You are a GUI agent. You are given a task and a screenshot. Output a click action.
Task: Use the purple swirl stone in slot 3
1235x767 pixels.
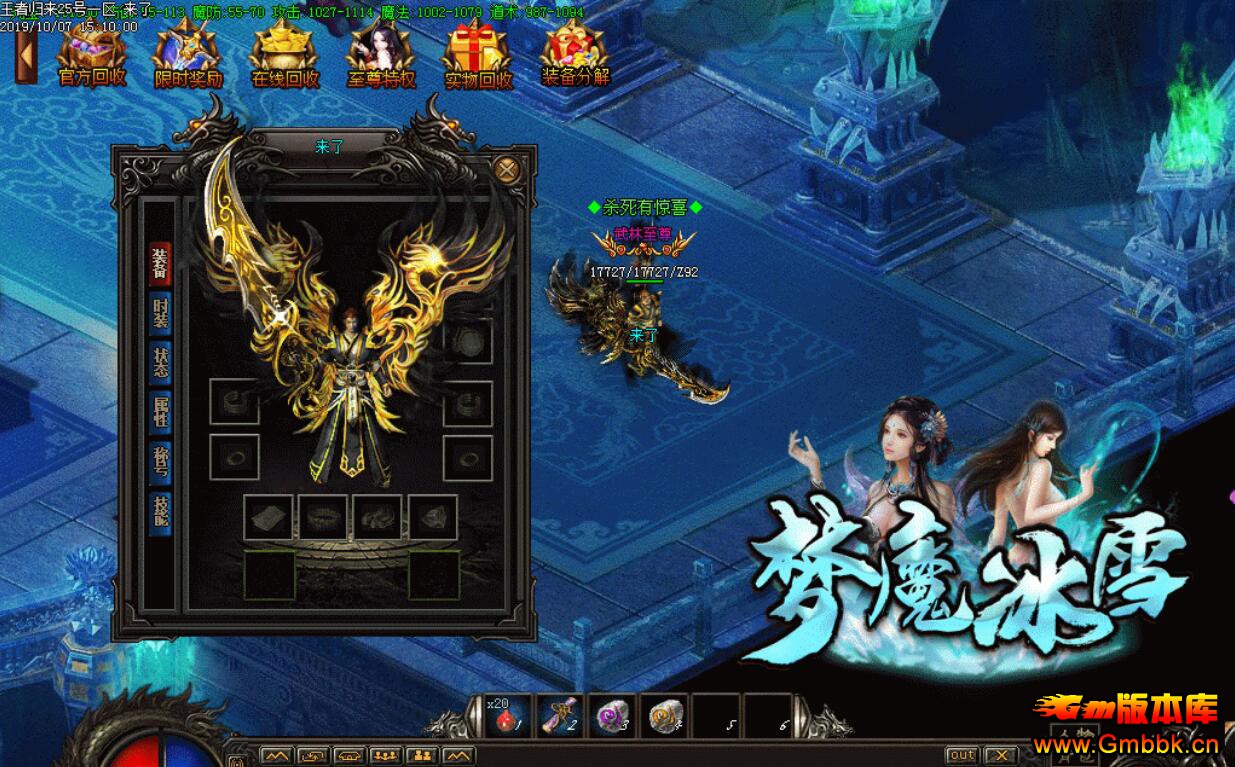click(612, 716)
